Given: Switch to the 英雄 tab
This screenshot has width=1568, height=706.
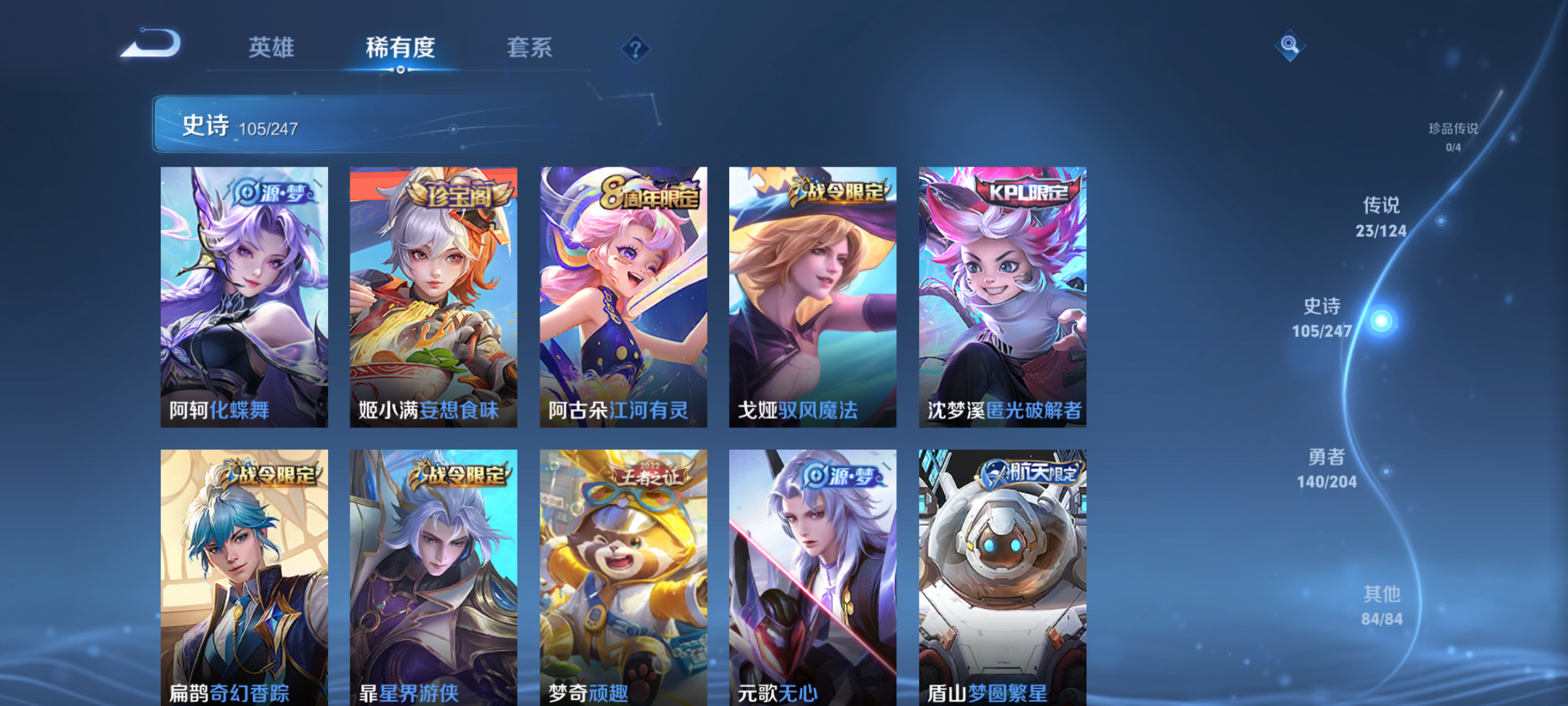Looking at the screenshot, I should tap(271, 47).
